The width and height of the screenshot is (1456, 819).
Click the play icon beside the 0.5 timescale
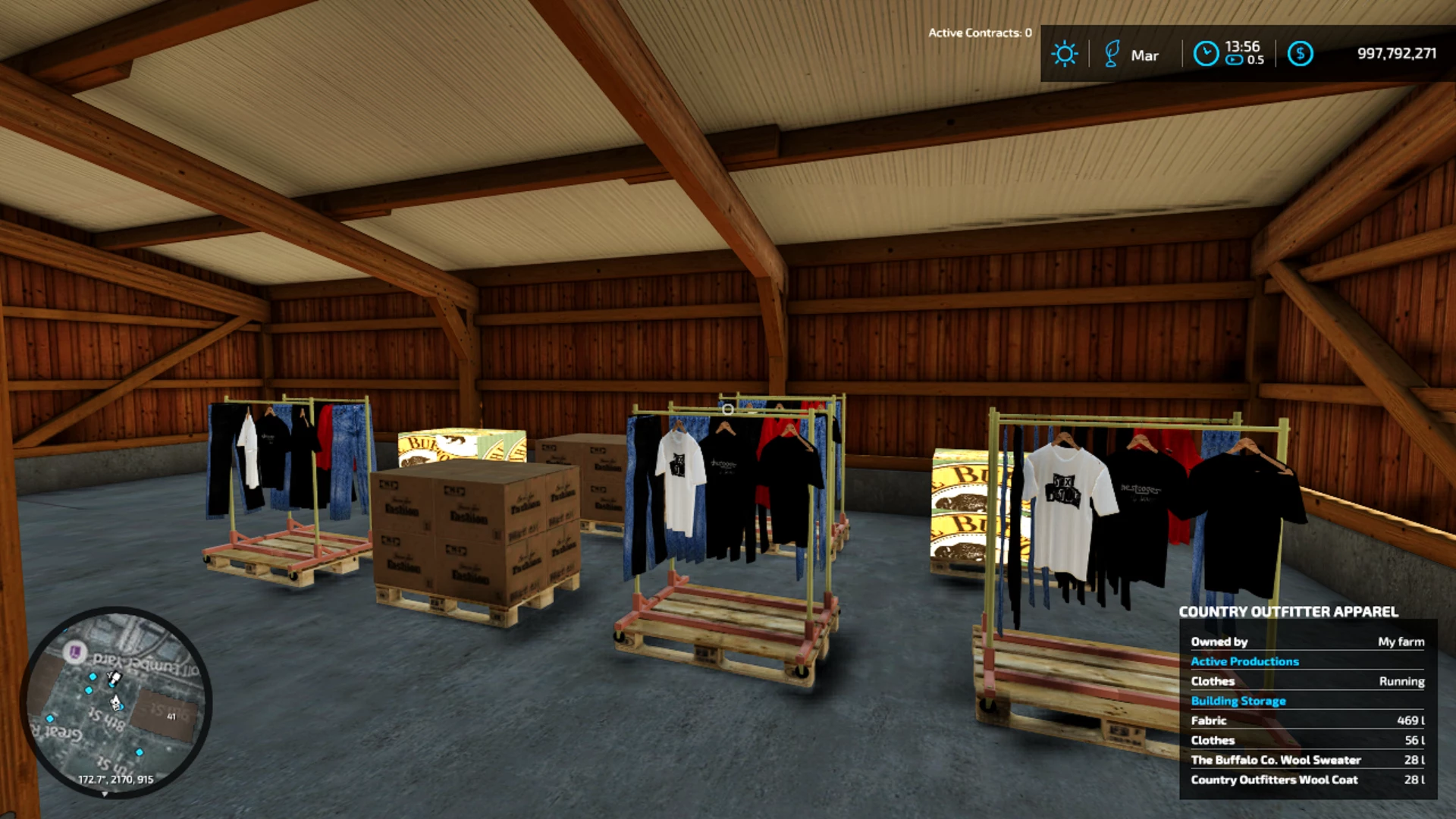[1232, 58]
